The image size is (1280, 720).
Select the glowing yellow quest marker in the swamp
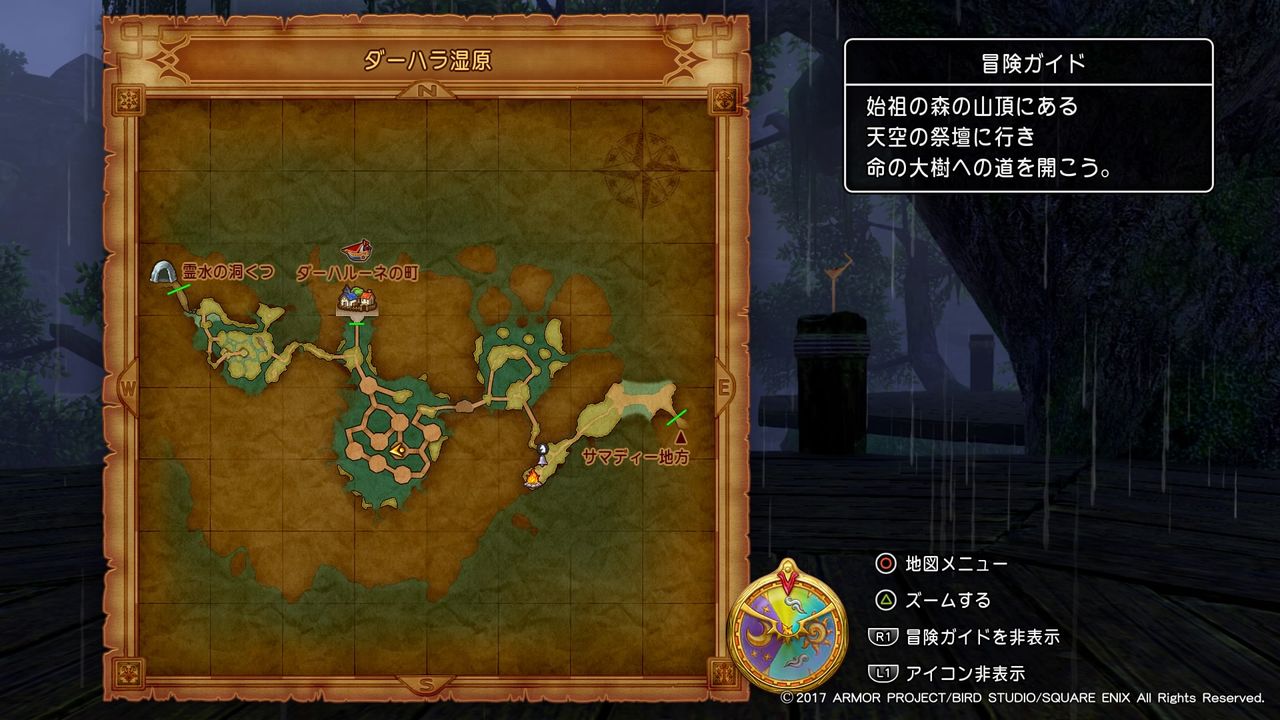(x=399, y=450)
